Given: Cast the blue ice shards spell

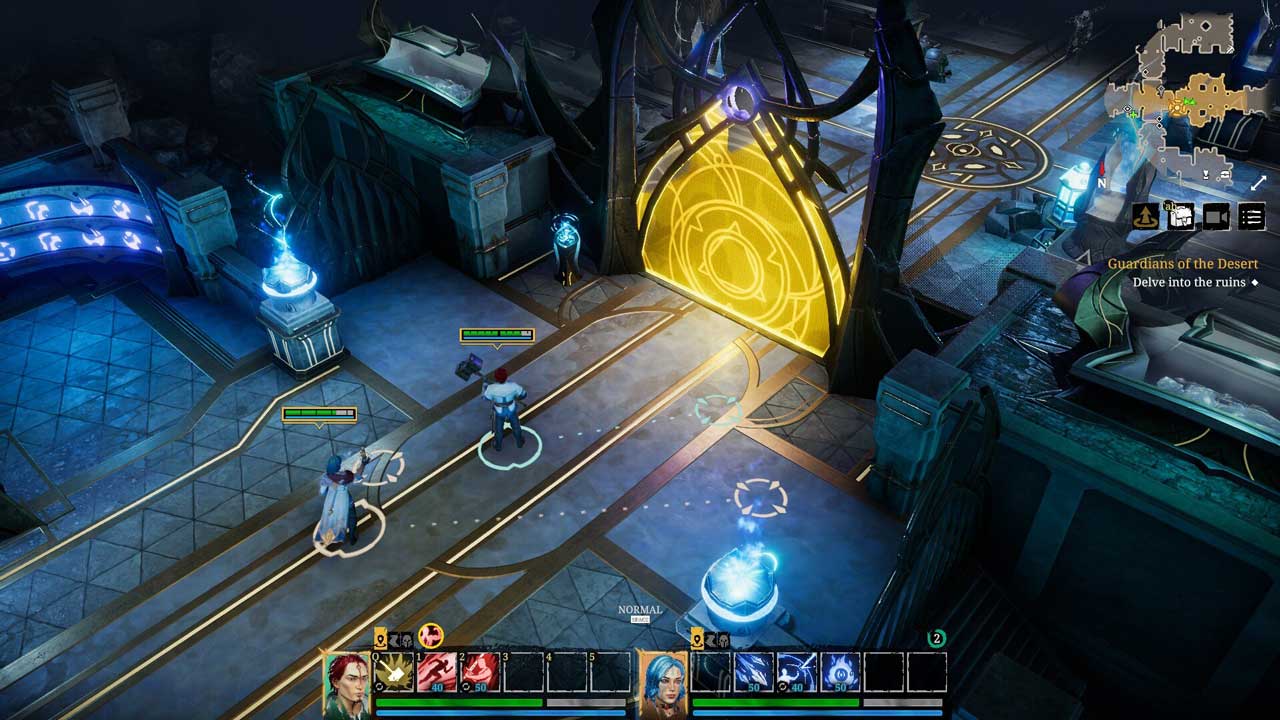Looking at the screenshot, I should [755, 672].
